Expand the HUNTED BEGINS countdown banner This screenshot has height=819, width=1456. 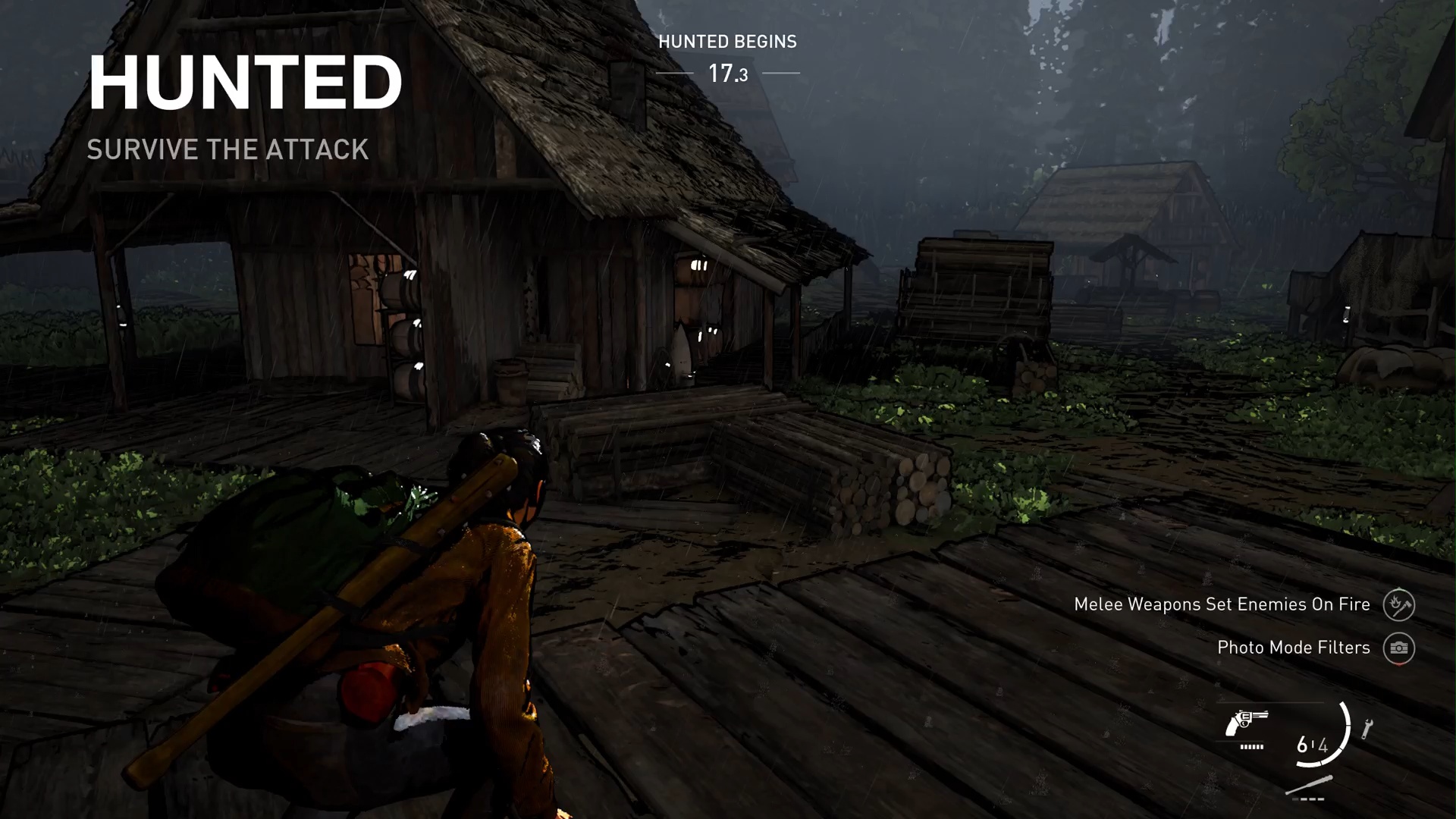(x=727, y=42)
